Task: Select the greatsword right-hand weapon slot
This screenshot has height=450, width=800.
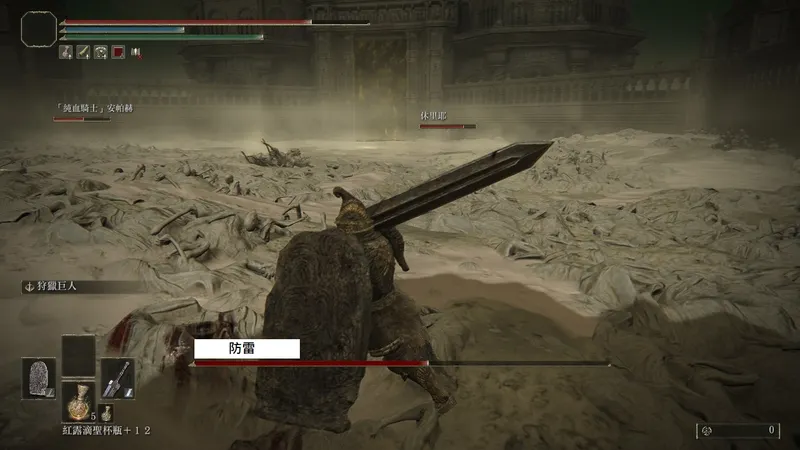Action: (x=116, y=378)
